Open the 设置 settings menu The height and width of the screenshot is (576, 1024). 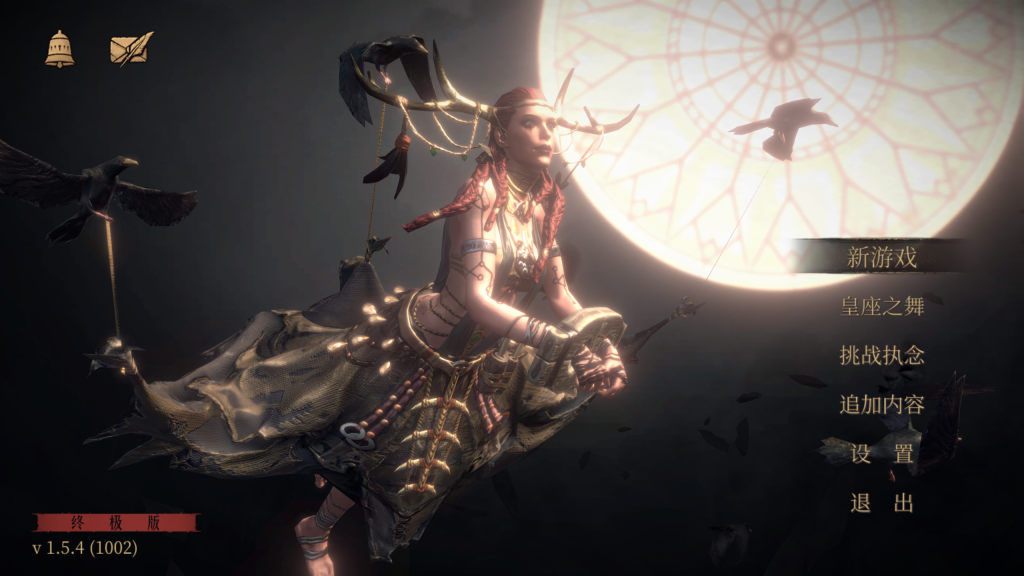[x=881, y=454]
